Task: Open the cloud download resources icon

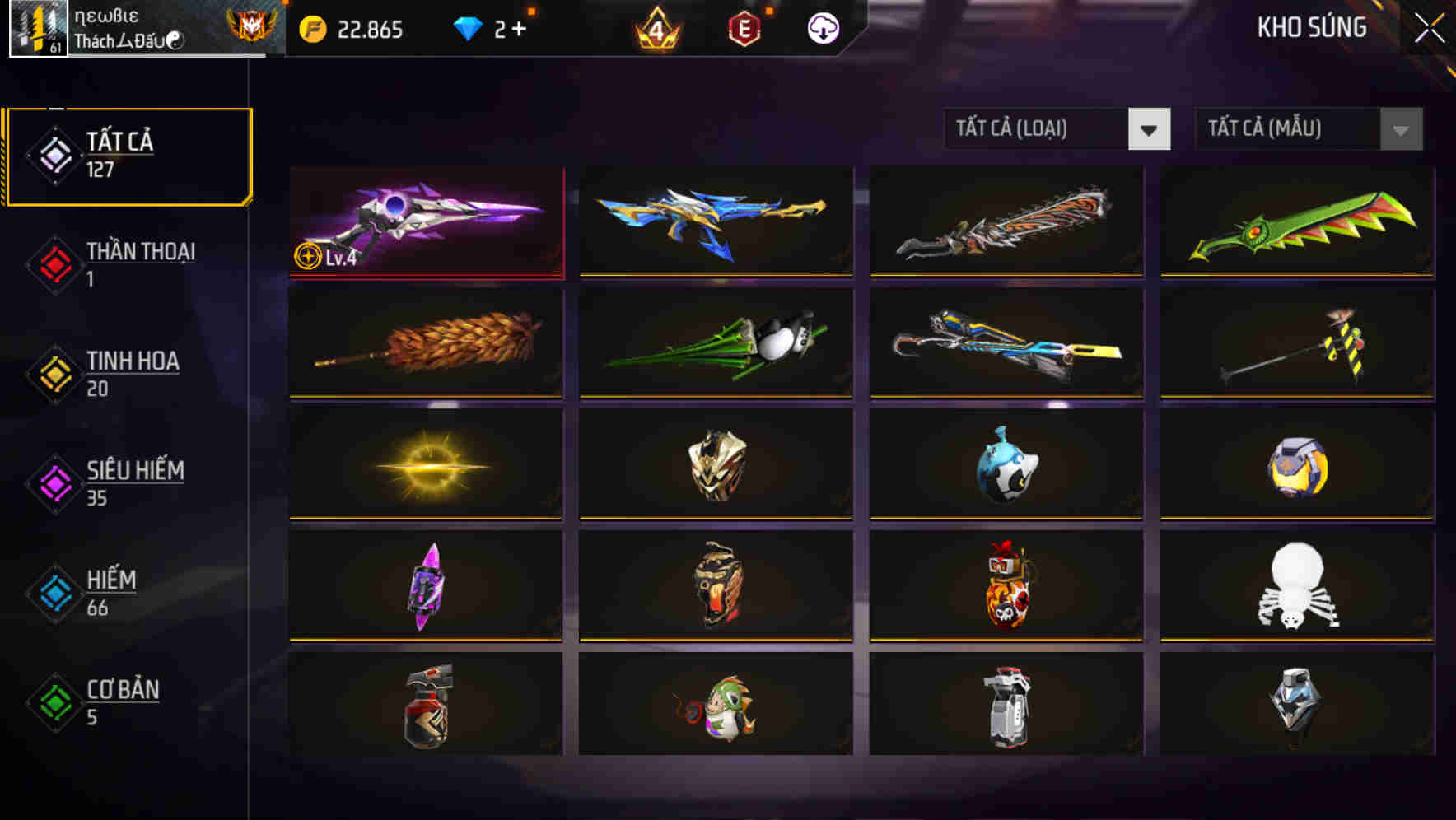Action: pyautogui.click(x=823, y=27)
